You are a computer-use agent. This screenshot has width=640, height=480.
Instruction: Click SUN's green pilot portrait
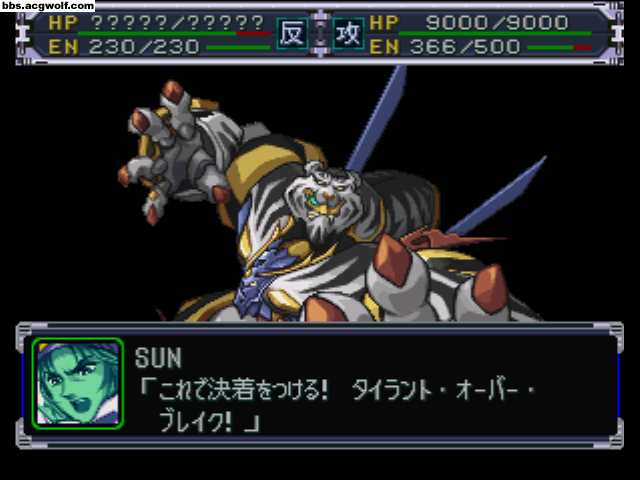pyautogui.click(x=77, y=383)
